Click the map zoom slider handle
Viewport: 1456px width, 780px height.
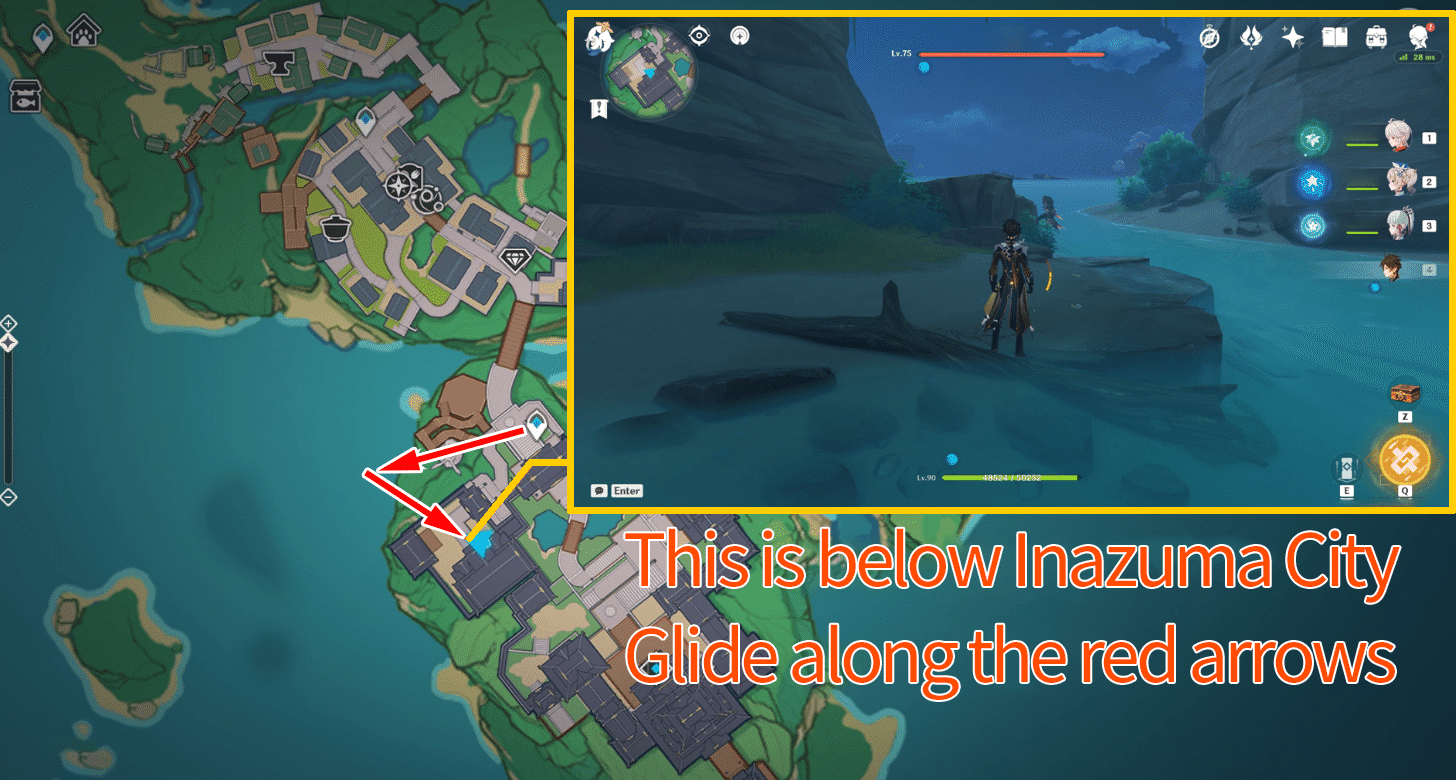pos(9,340)
